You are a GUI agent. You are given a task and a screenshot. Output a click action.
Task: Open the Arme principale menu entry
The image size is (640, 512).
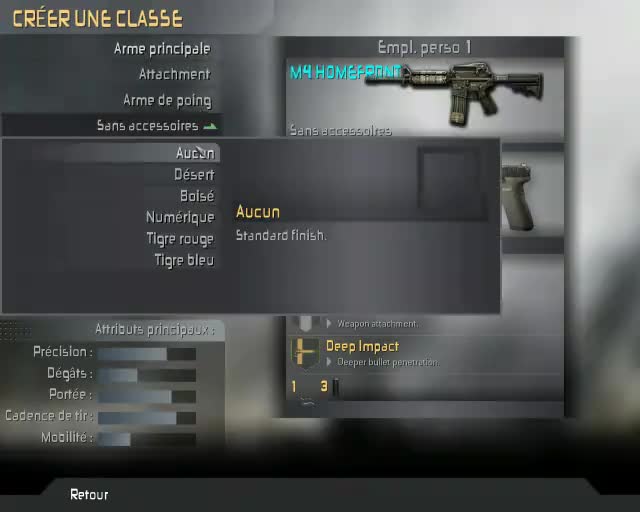click(161, 48)
